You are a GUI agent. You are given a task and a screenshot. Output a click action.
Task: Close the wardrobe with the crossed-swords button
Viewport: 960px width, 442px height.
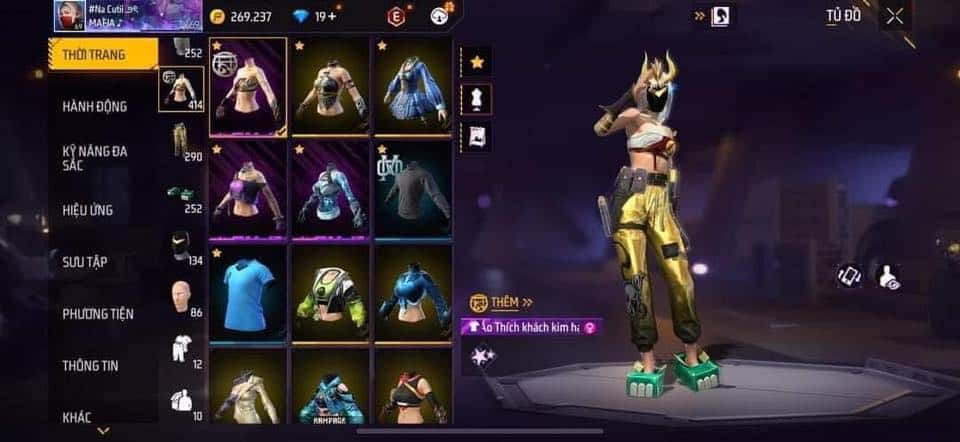pos(895,15)
